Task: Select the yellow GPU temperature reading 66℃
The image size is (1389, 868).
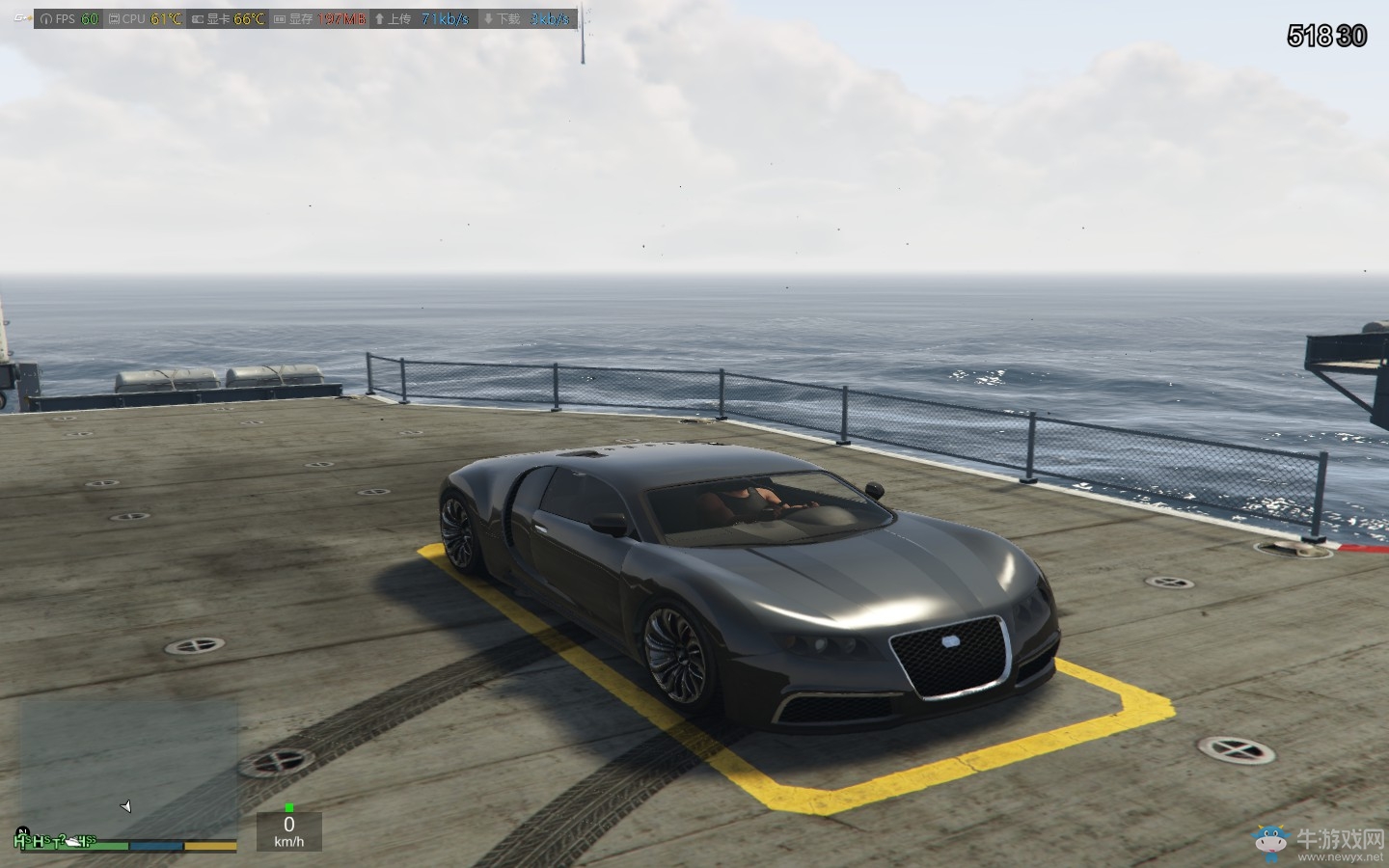Action: [x=249, y=16]
